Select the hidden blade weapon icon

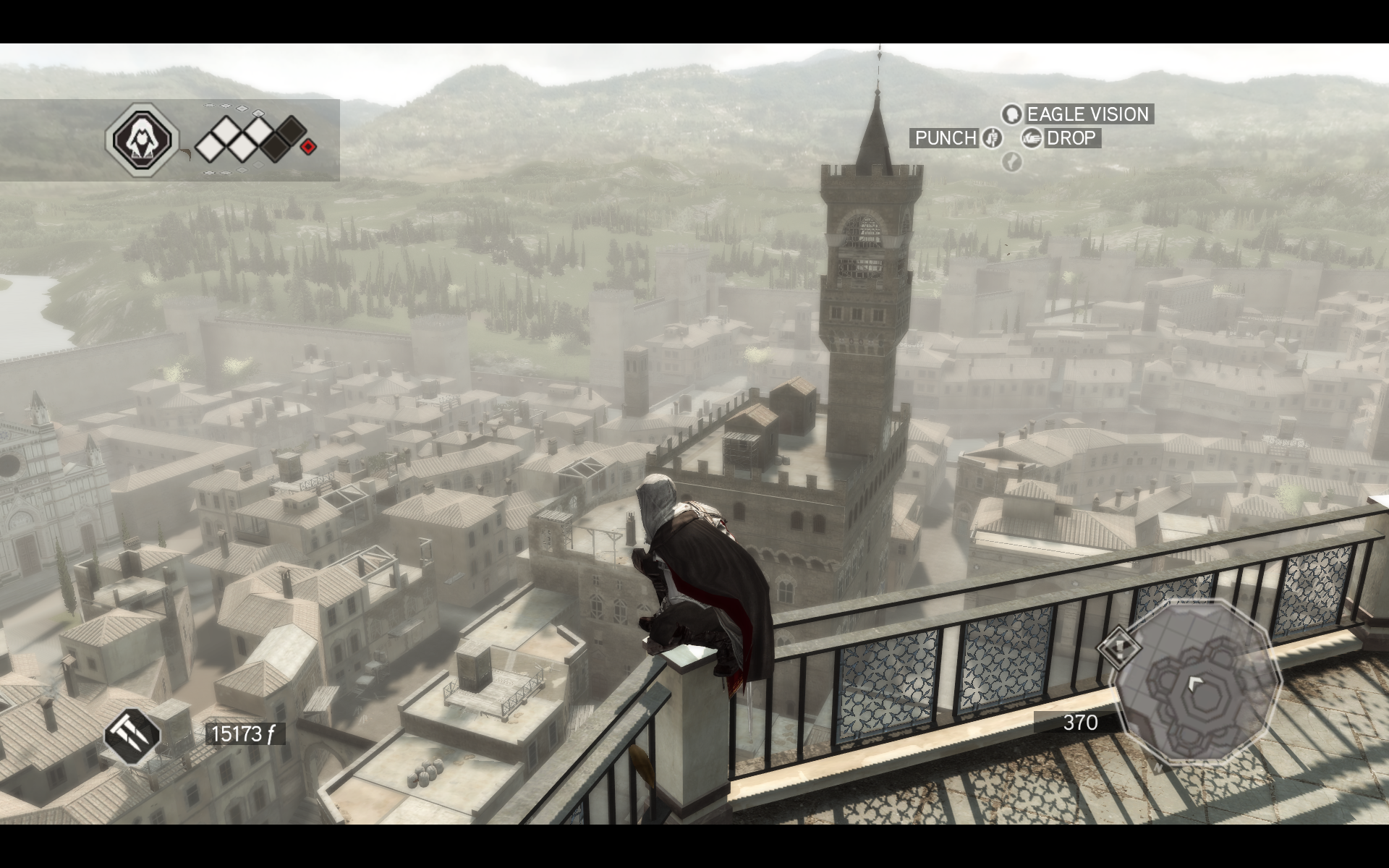coord(132,735)
